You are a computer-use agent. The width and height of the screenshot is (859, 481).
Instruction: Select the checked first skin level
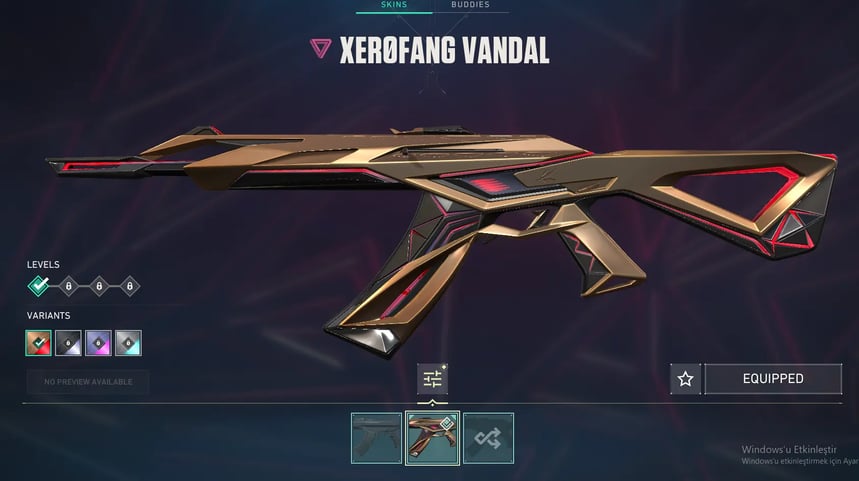(39, 286)
